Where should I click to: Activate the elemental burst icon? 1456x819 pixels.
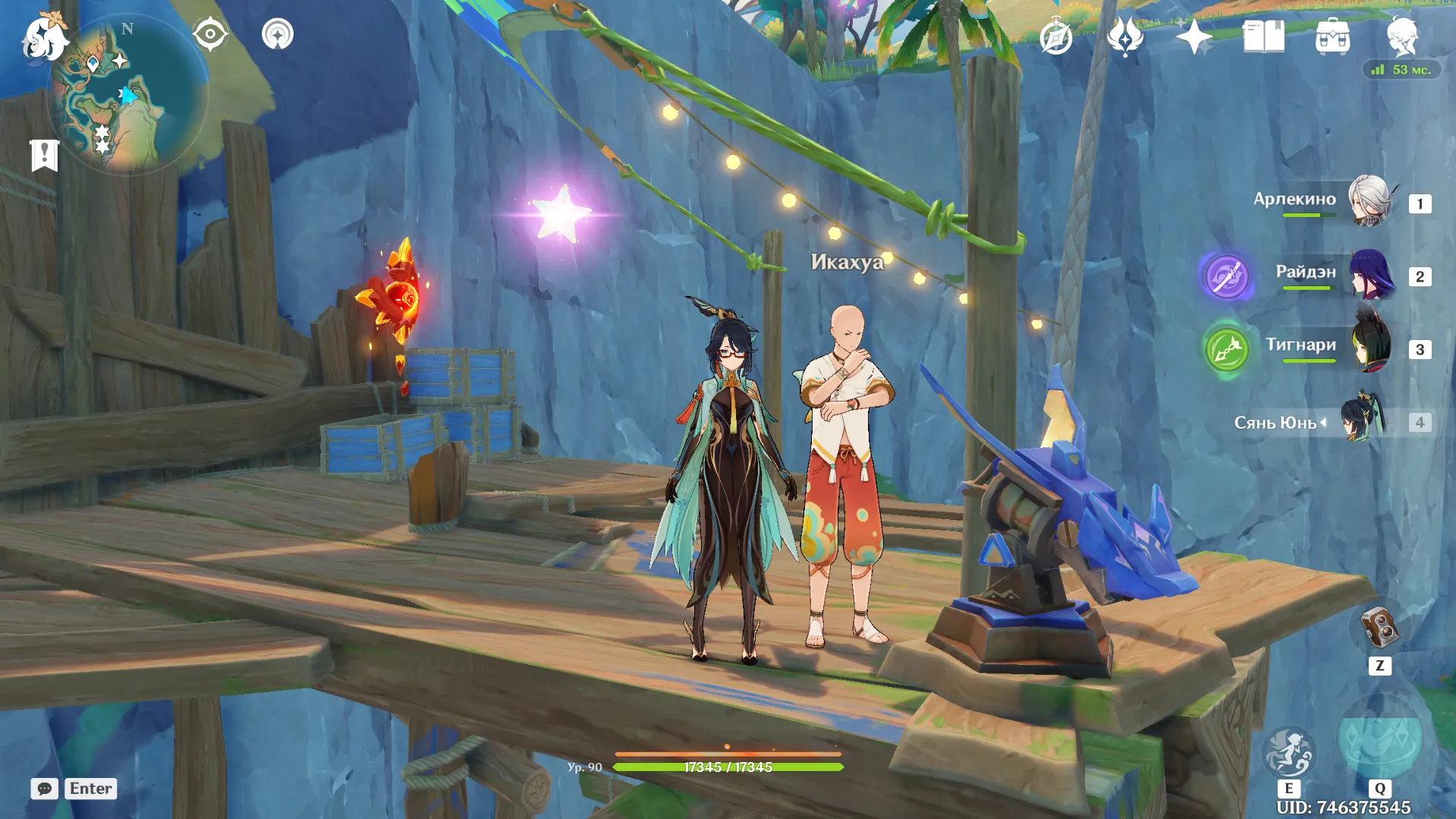pyautogui.click(x=1379, y=744)
